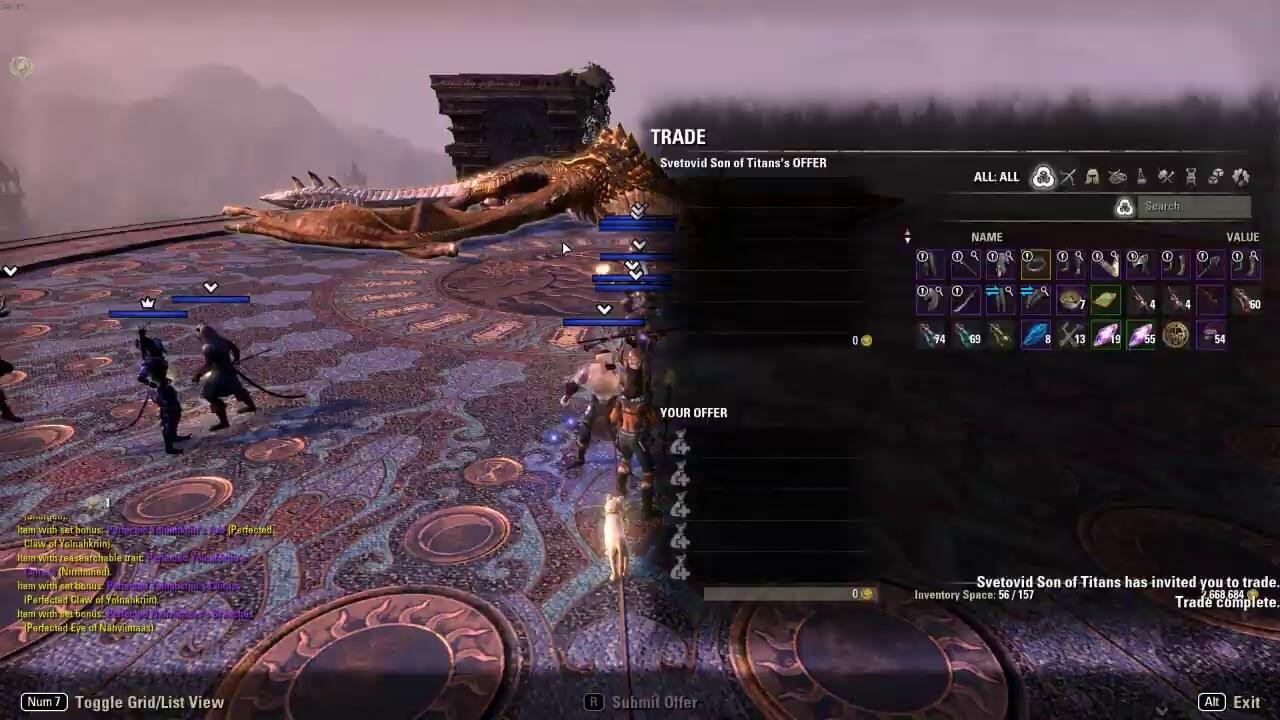This screenshot has width=1280, height=720.
Task: Pick the green leaf item slot
Action: (1105, 299)
